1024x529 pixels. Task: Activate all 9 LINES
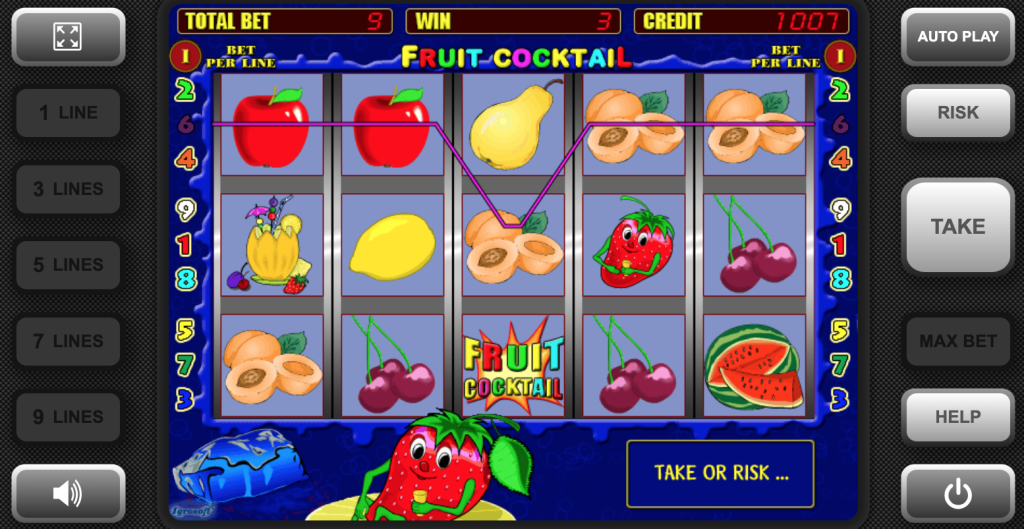click(x=68, y=417)
